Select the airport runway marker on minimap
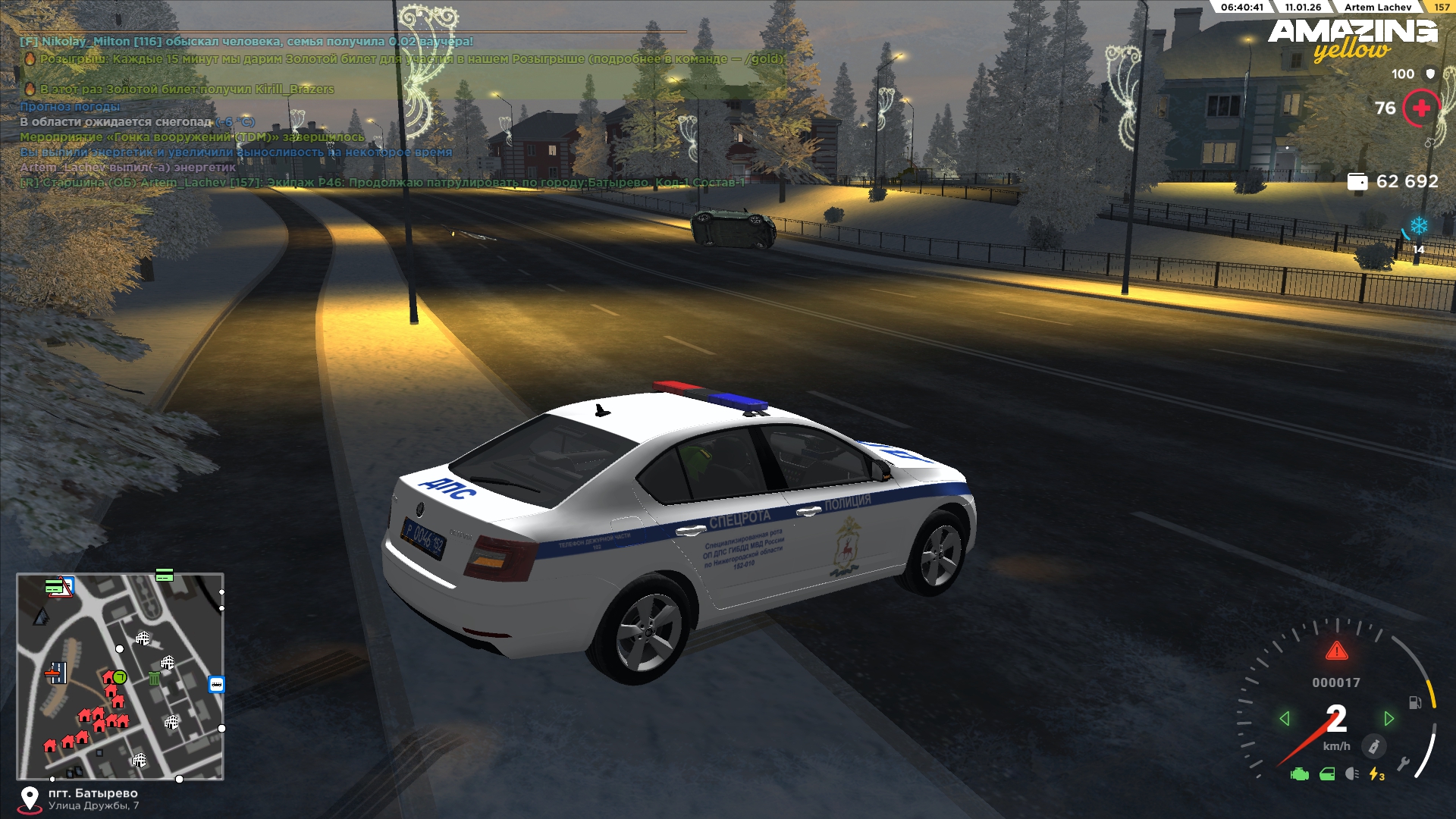The width and height of the screenshot is (1456, 819). pyautogui.click(x=56, y=672)
